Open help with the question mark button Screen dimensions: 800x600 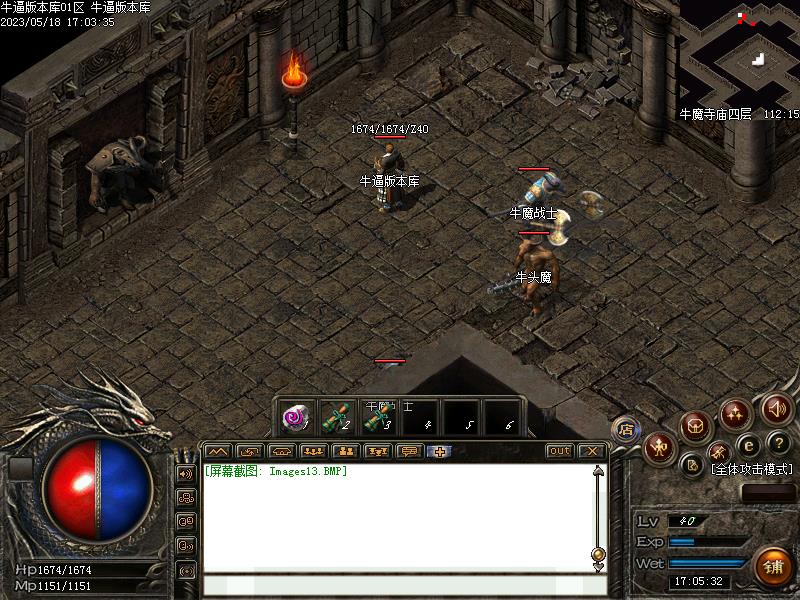click(x=779, y=443)
